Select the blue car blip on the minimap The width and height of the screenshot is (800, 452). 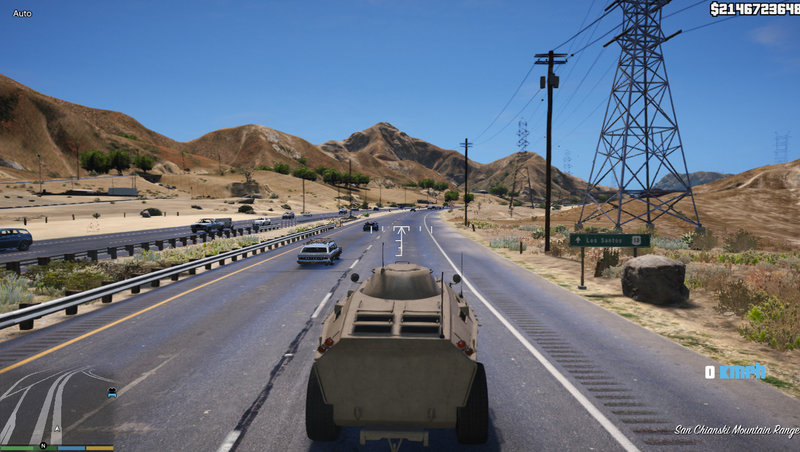pos(111,393)
